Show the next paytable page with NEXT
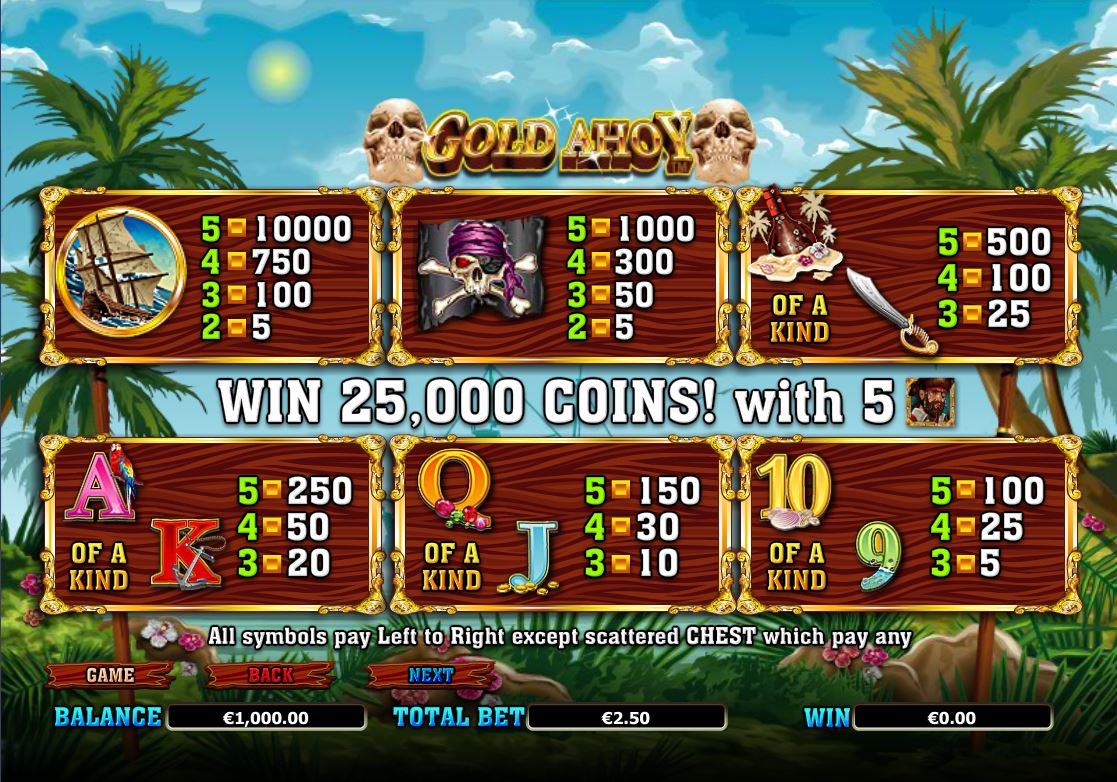 click(x=431, y=676)
